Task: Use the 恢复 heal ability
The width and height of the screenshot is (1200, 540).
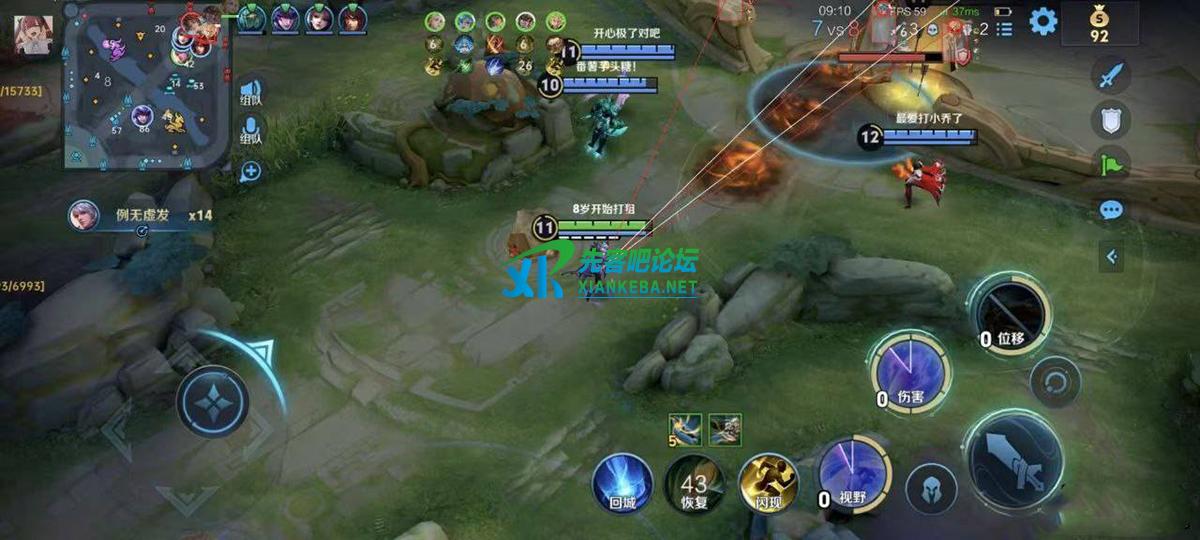Action: click(x=694, y=483)
